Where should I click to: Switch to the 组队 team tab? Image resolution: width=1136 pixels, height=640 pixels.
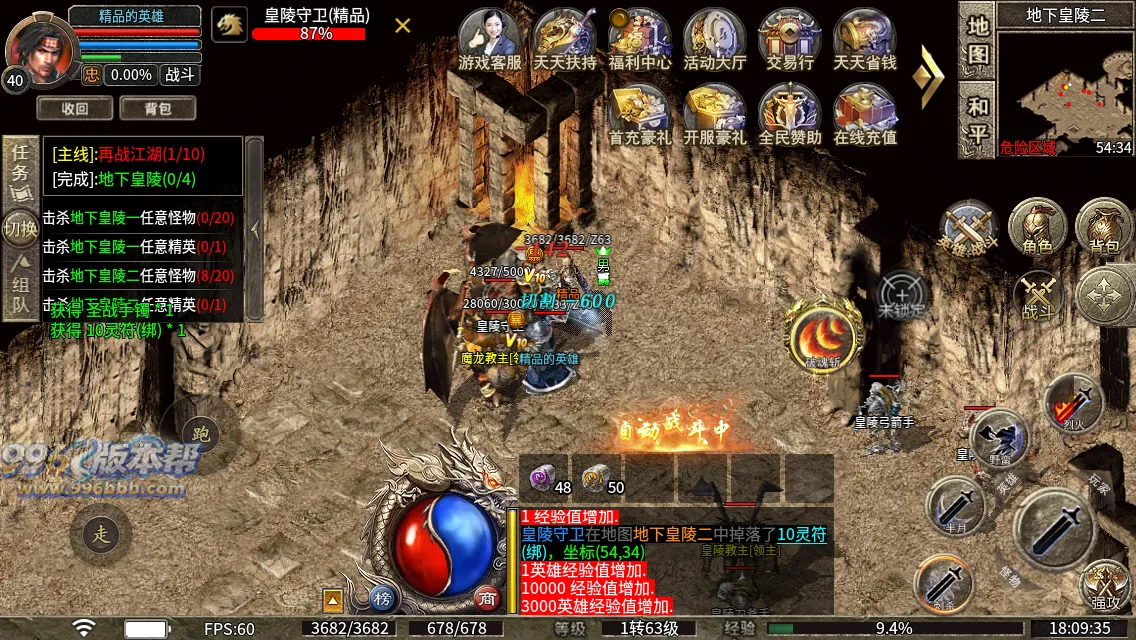[x=20, y=286]
